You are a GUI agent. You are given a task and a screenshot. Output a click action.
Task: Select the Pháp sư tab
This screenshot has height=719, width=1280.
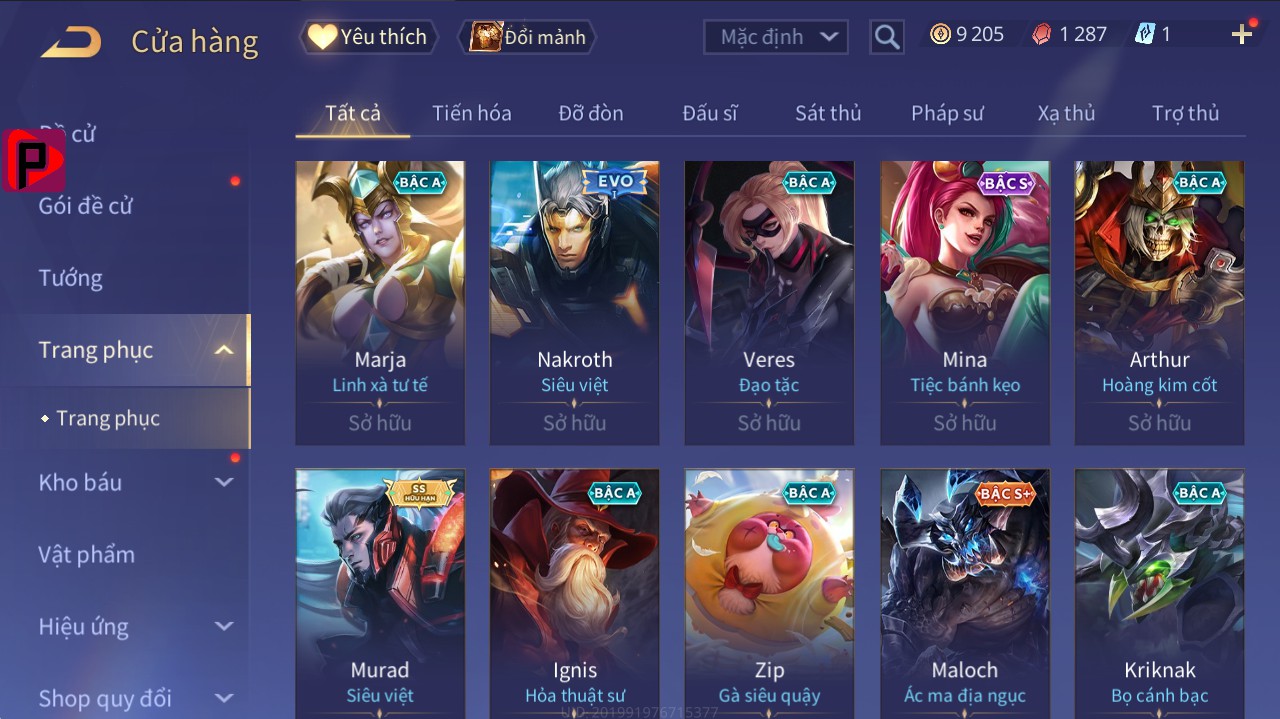point(946,113)
